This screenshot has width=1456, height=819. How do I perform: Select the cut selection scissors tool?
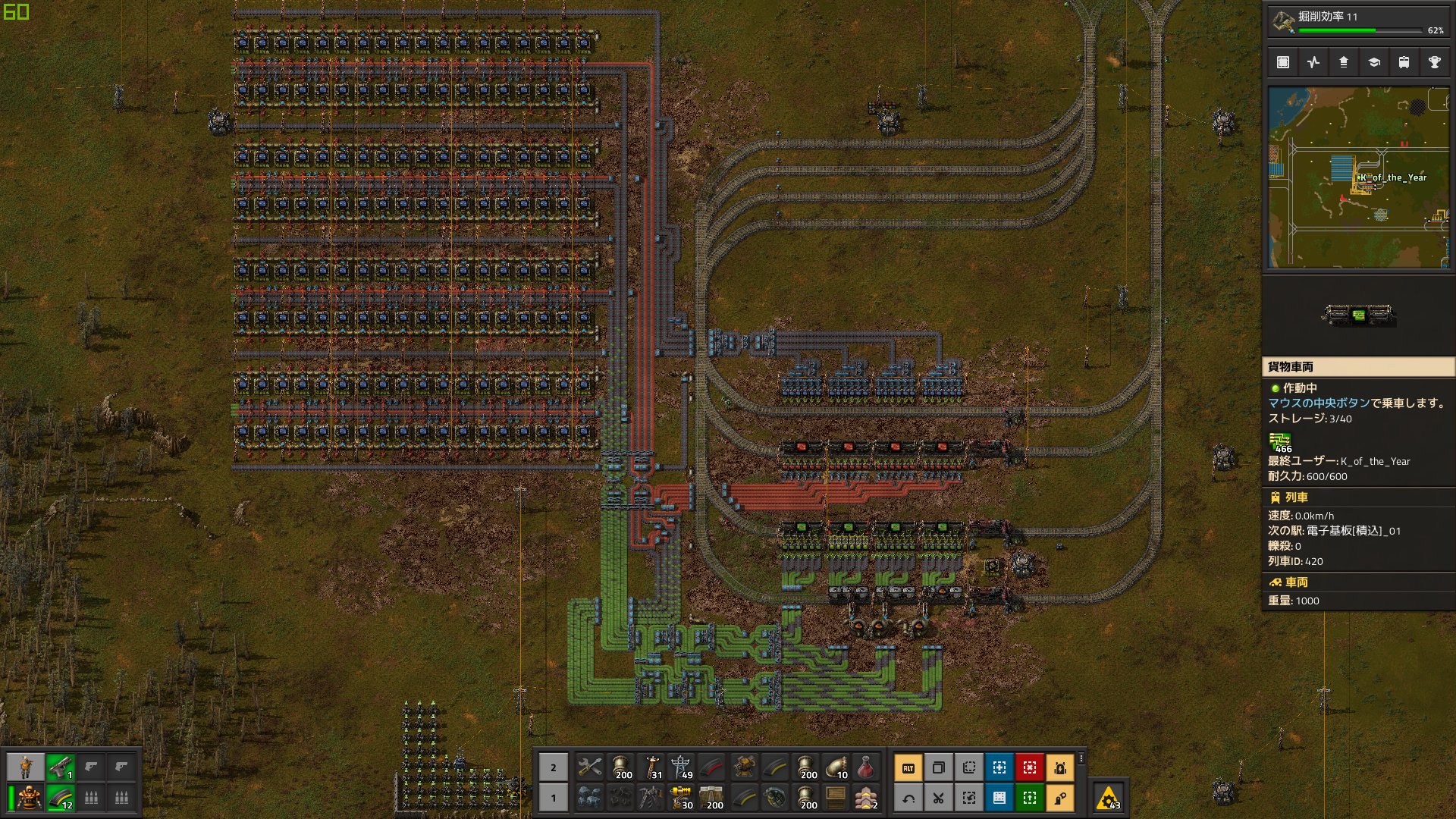[x=939, y=797]
